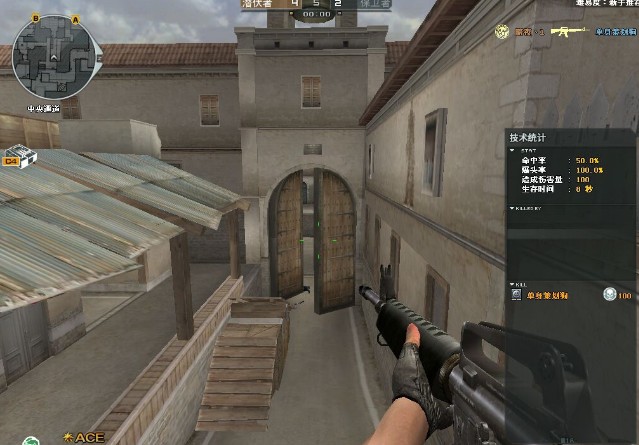This screenshot has width=639, height=445.
Task: Toggle the KILLED BY section arrow
Action: pos(512,208)
